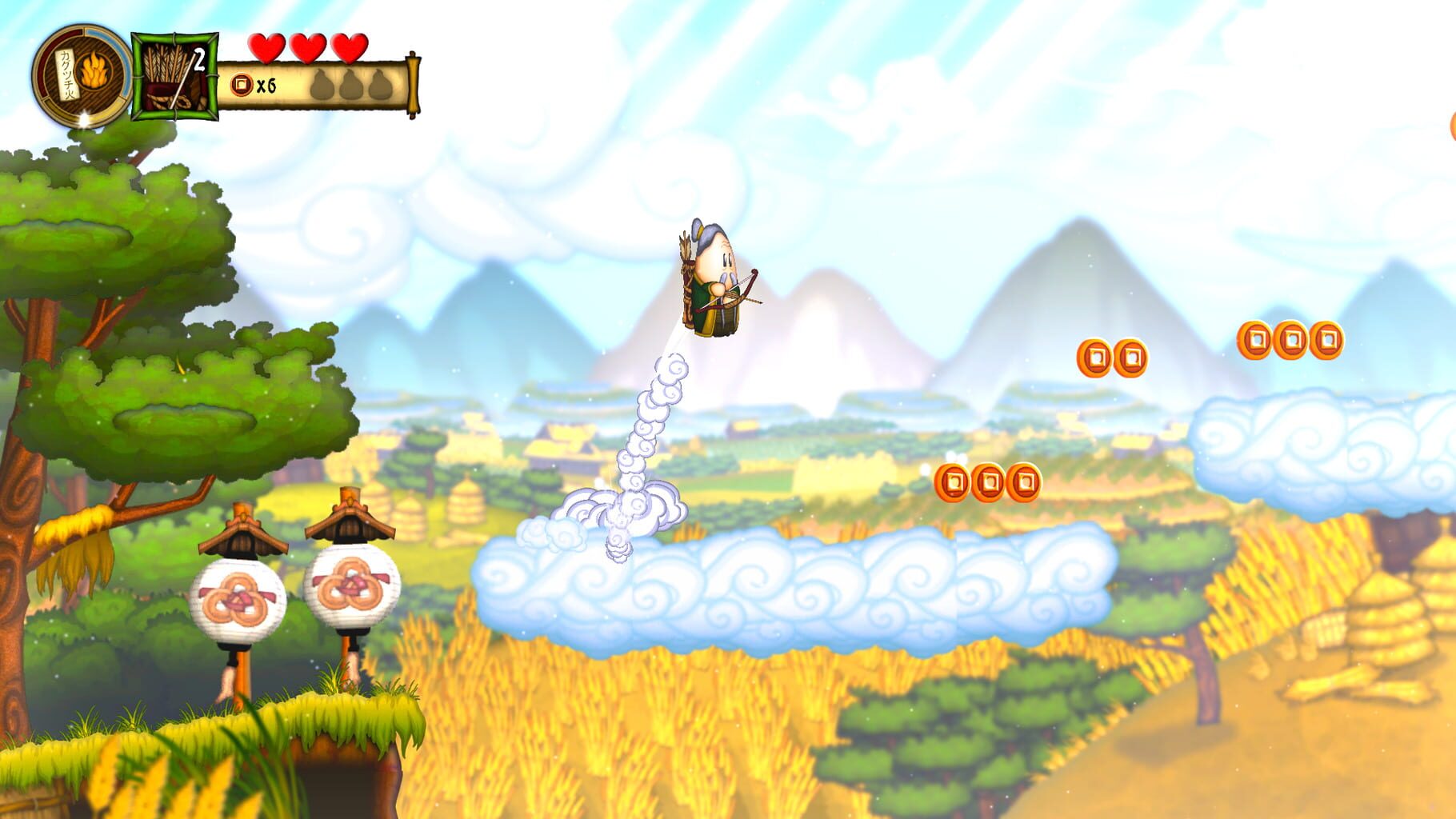Screen dimensions: 1456x819
Task: Click the last gourd silhouette on the scroll
Action: click(380, 85)
